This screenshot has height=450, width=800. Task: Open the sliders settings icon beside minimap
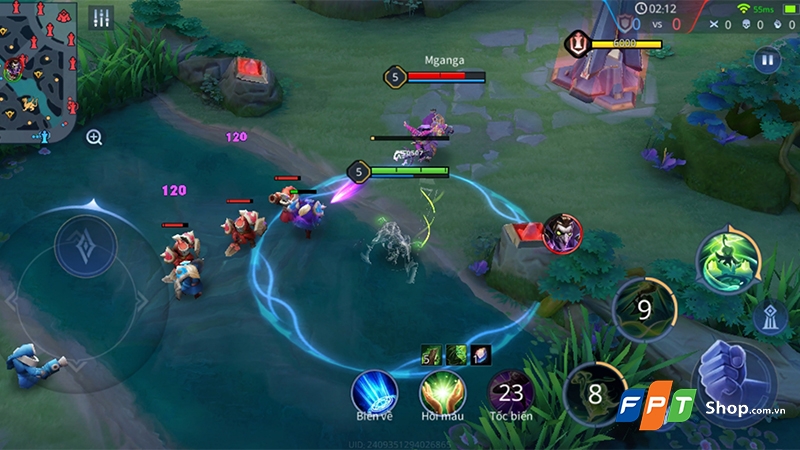(101, 18)
